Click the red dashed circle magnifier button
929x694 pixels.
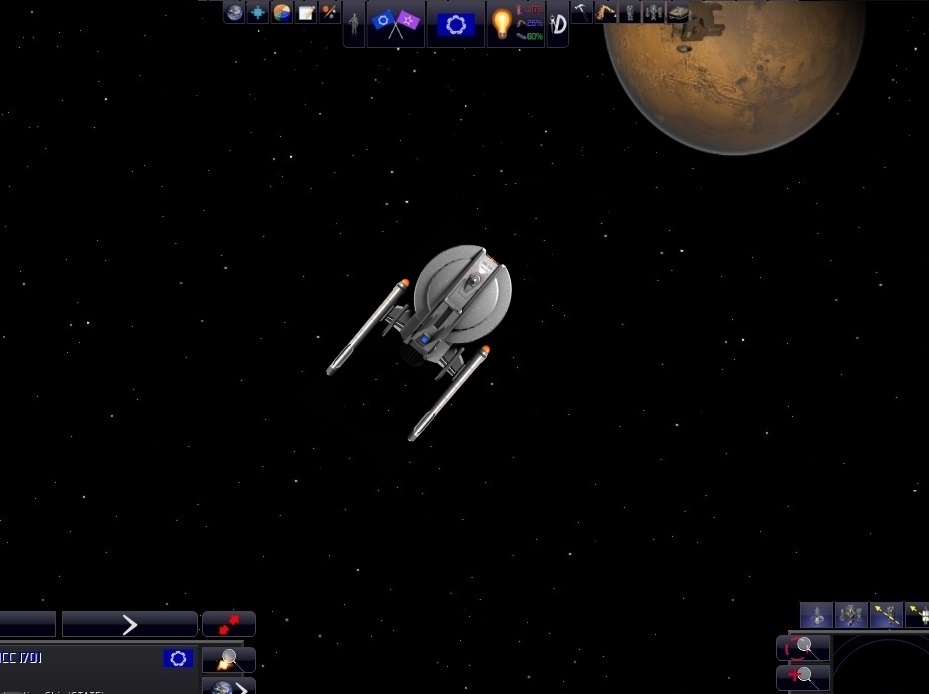click(802, 648)
